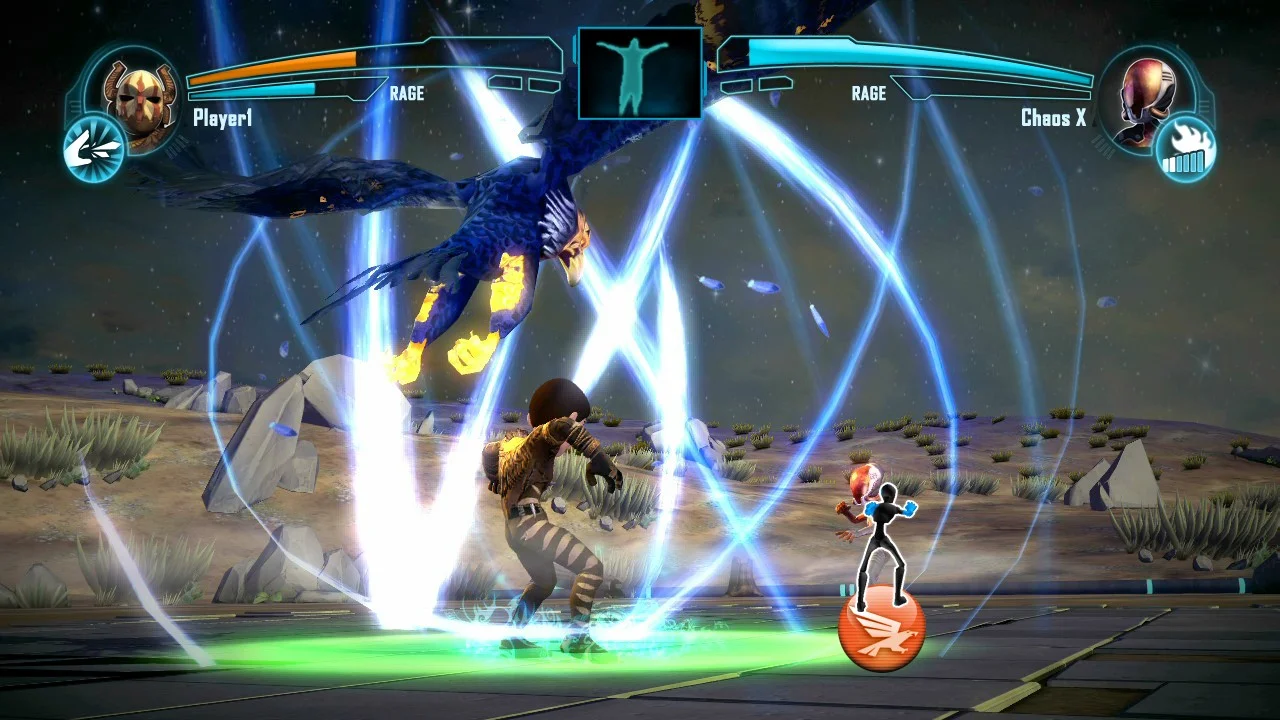The height and width of the screenshot is (720, 1280).
Task: Click the RAGE label under Player1's bar
Action: coord(406,94)
